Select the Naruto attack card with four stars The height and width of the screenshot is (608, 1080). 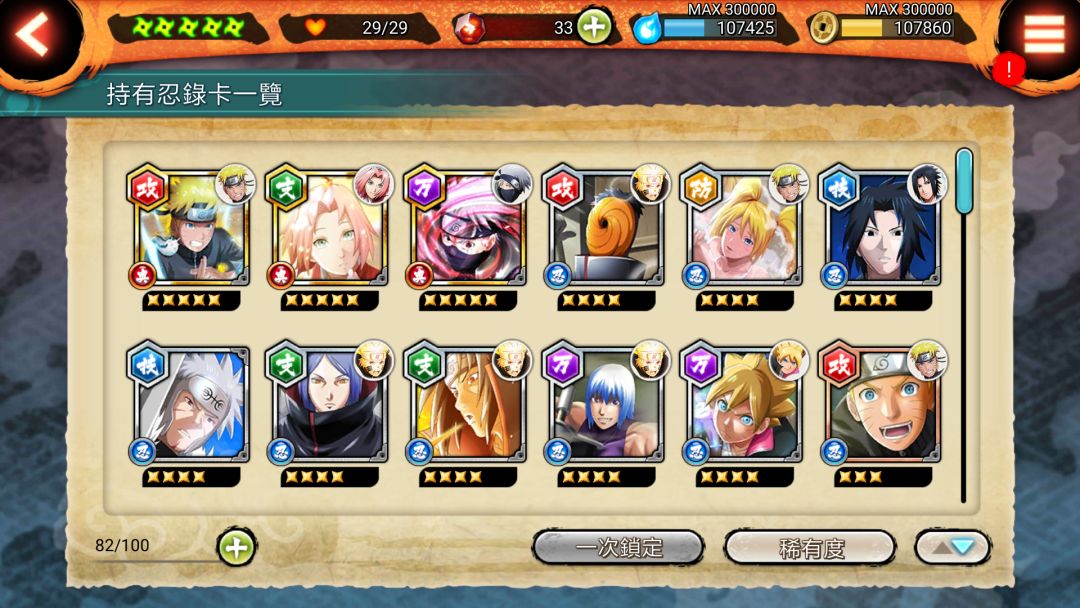pos(190,229)
